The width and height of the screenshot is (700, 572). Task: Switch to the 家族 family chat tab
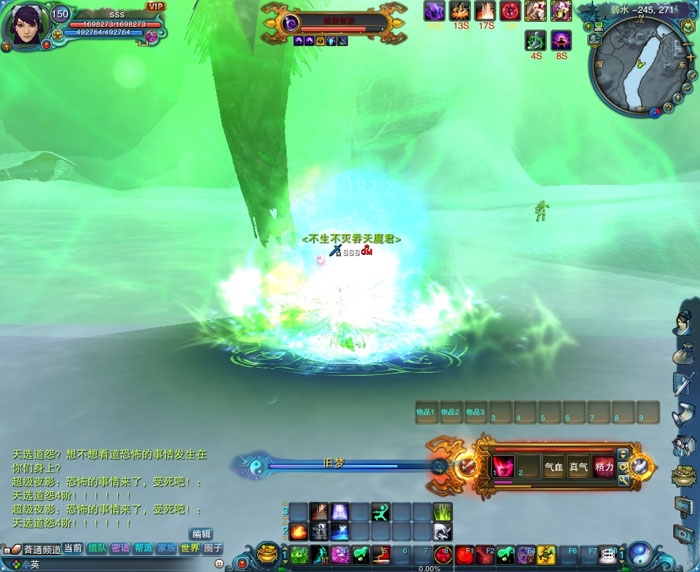coord(166,548)
